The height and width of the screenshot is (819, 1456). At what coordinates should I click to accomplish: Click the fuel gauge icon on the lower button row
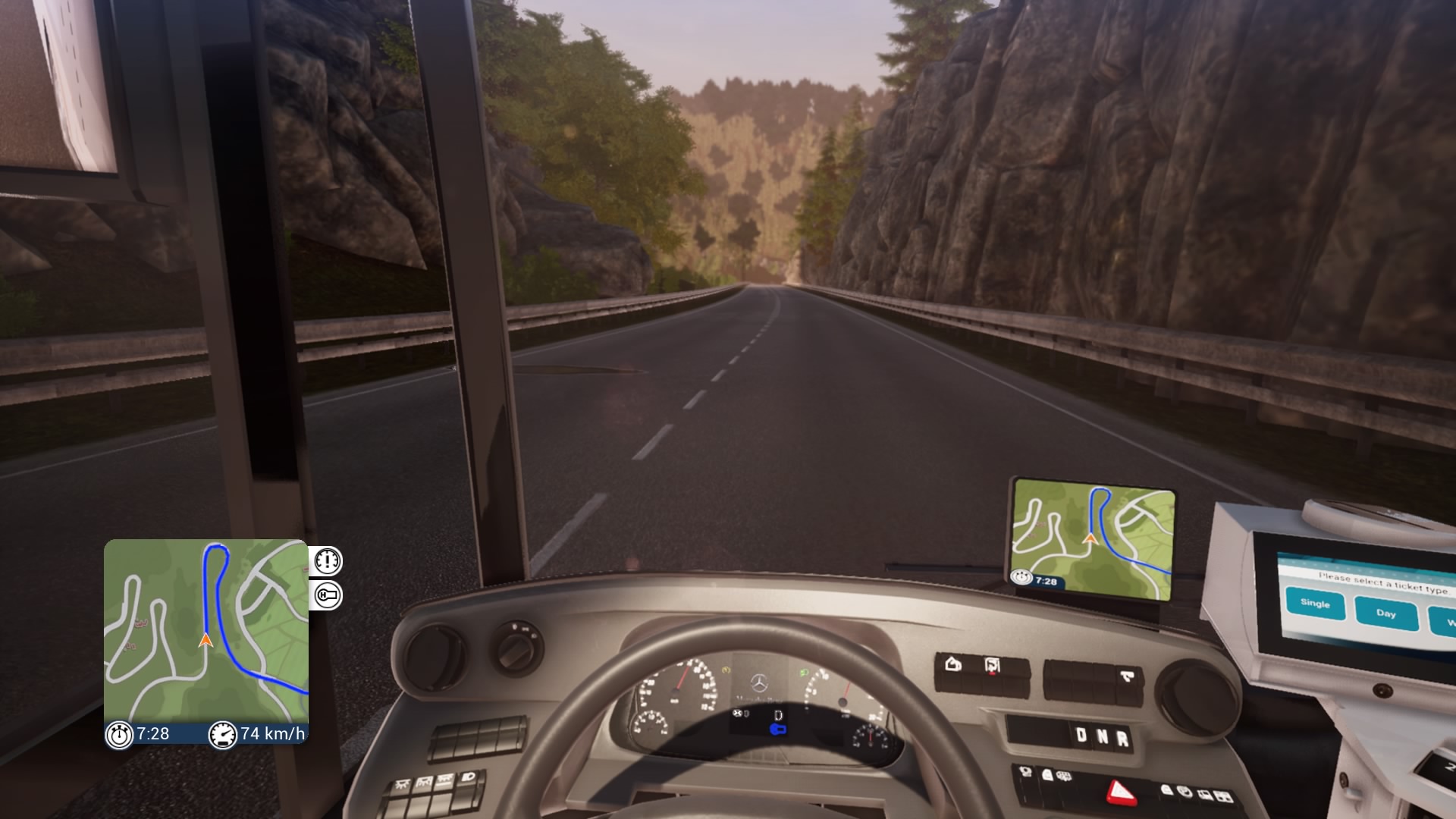coord(1025,771)
